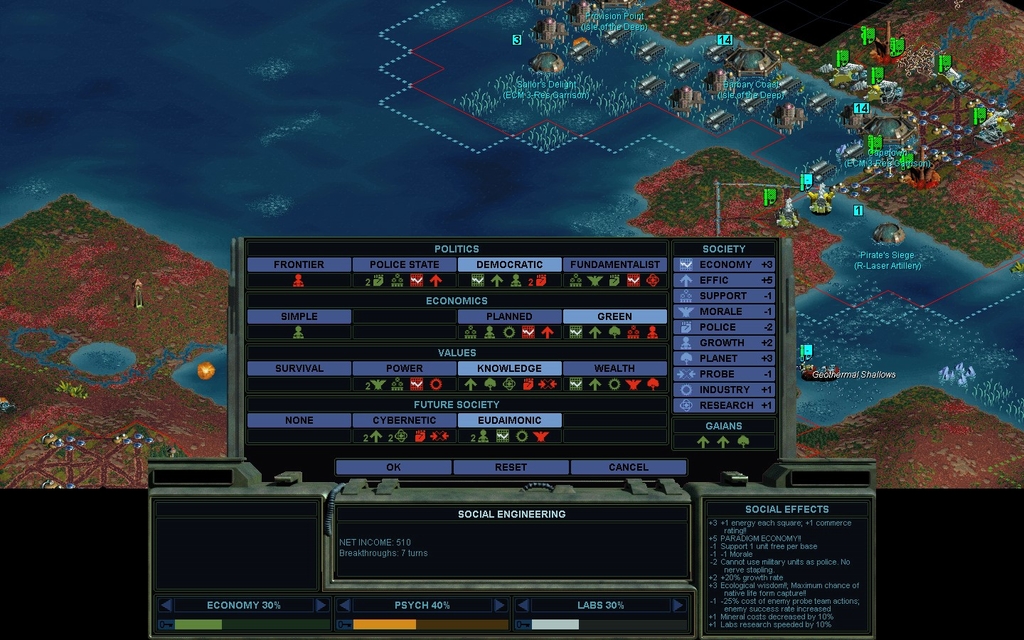Choose Cybernetic future society
The image size is (1024, 640).
tap(404, 421)
